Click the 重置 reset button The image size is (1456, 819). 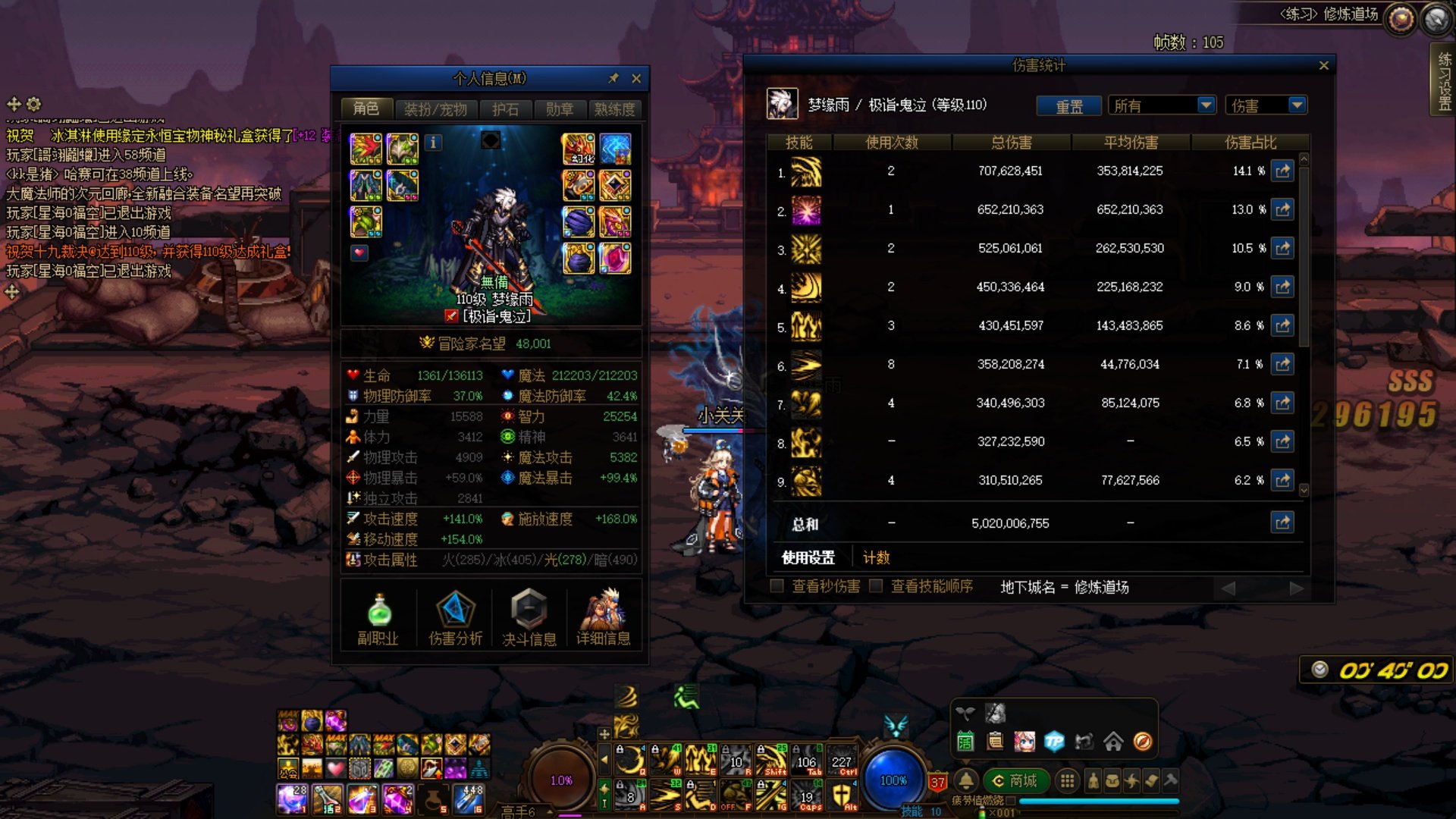coord(1069,106)
